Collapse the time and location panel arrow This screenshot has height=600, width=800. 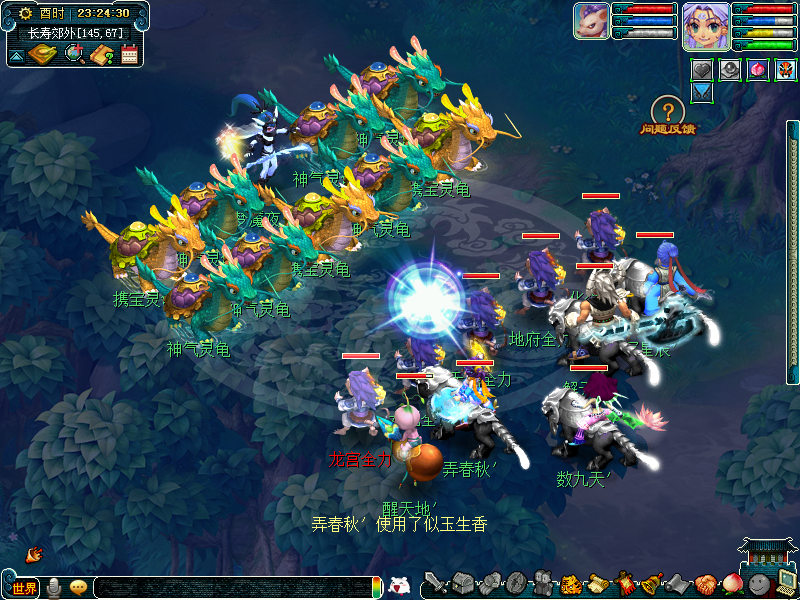click(17, 56)
